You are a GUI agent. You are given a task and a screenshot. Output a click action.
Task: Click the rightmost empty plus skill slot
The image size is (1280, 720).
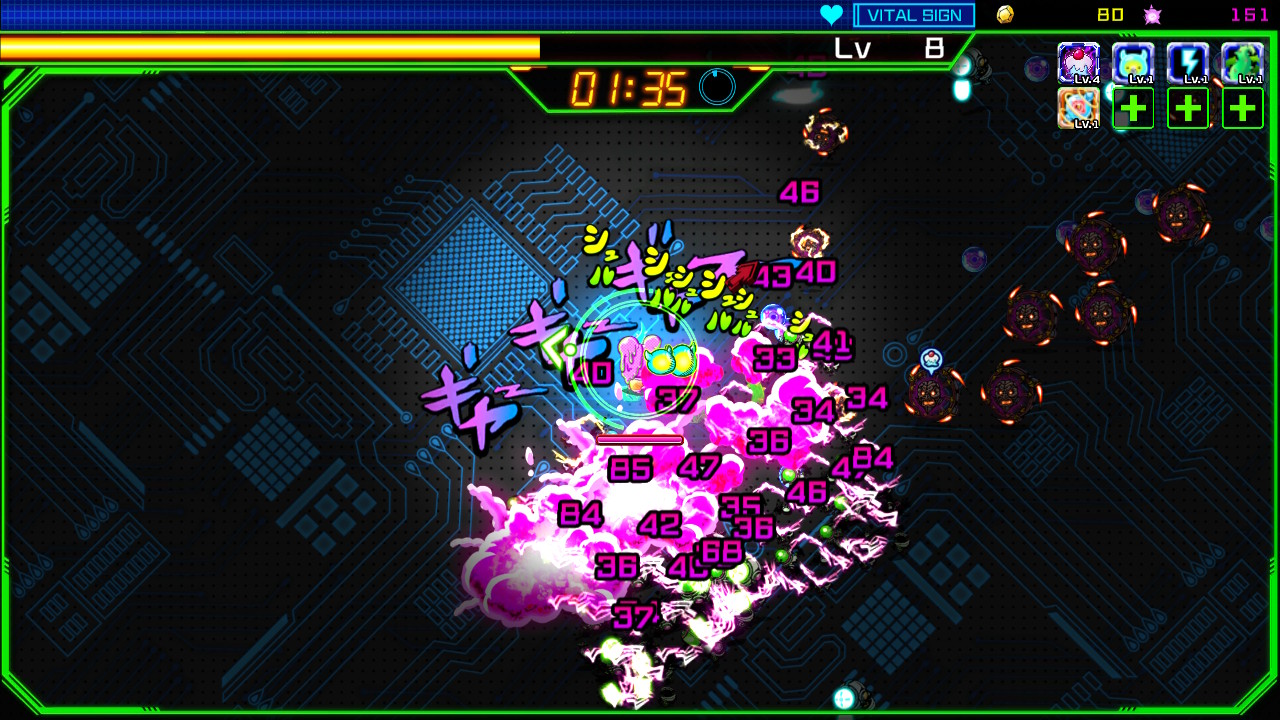point(1242,107)
